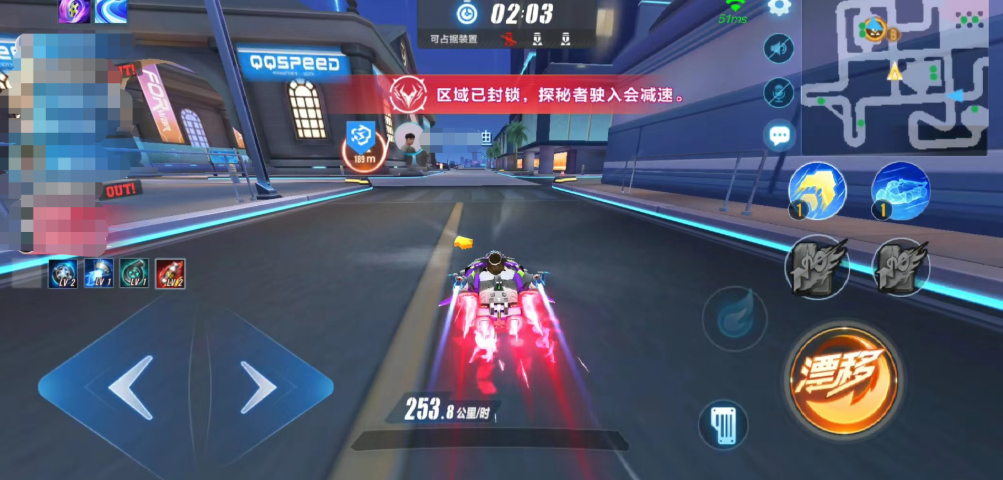Viewport: 1003px width, 480px height.
Task: Activate the yellow arrow dash skill
Action: pos(817,190)
